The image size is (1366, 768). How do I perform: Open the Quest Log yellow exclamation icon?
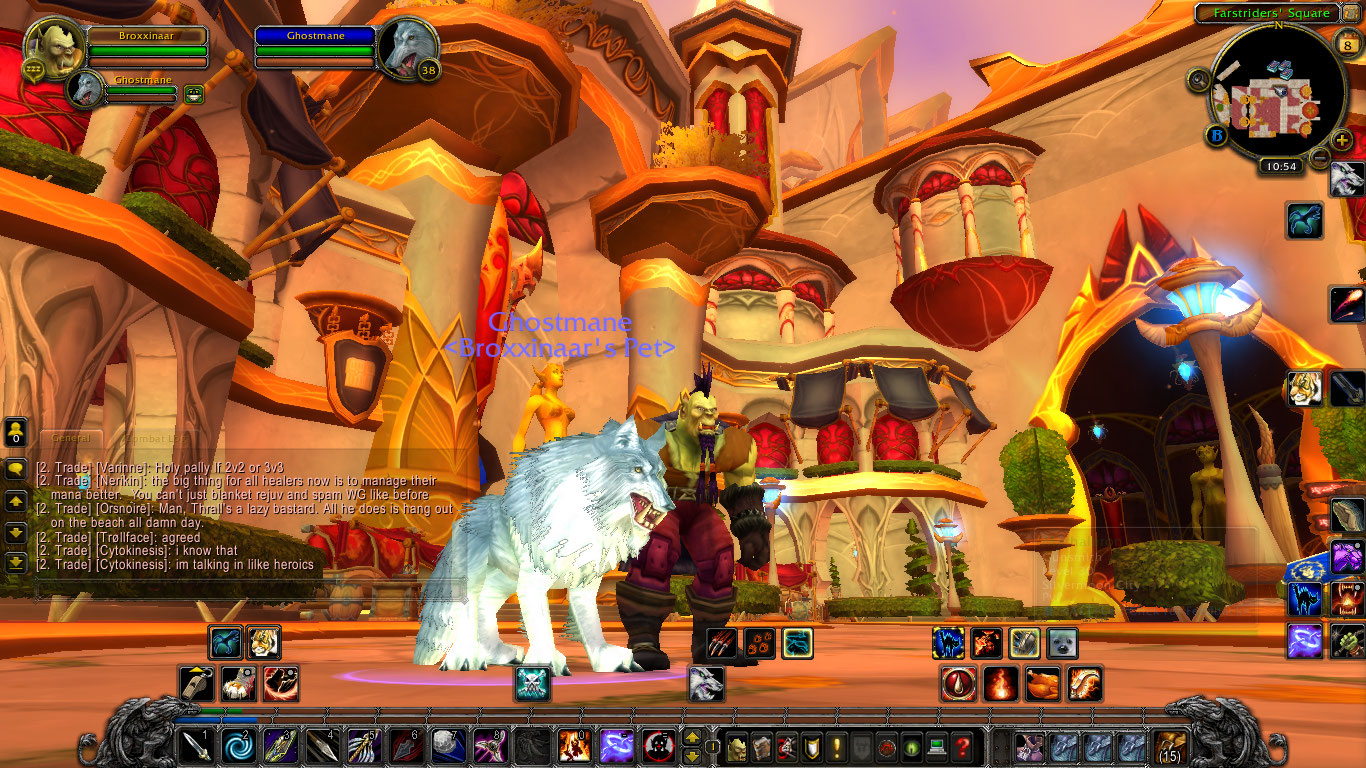coord(835,747)
